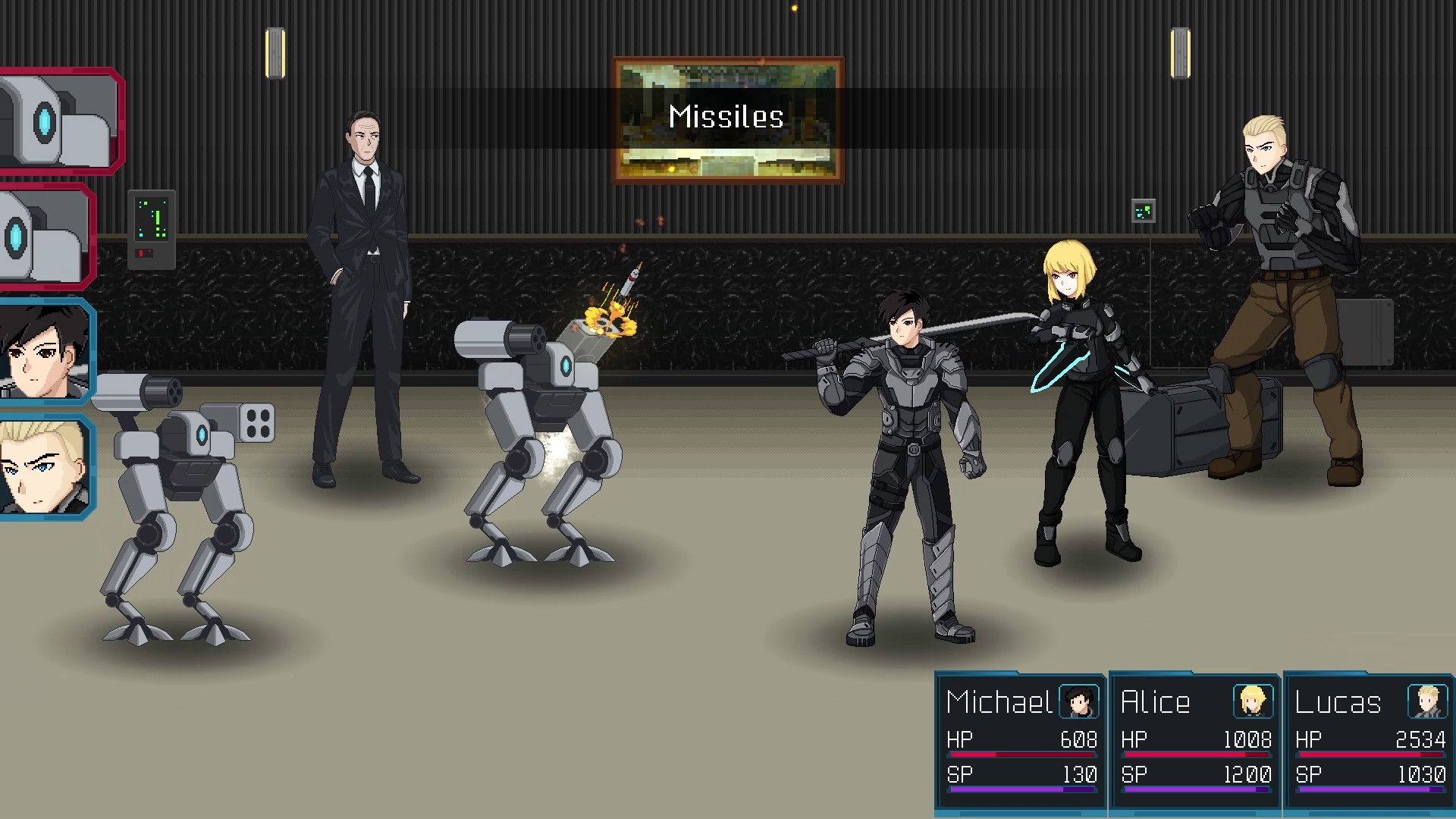Click Michael's red HP bar
Viewport: 1456px width, 819px height.
click(1020, 753)
